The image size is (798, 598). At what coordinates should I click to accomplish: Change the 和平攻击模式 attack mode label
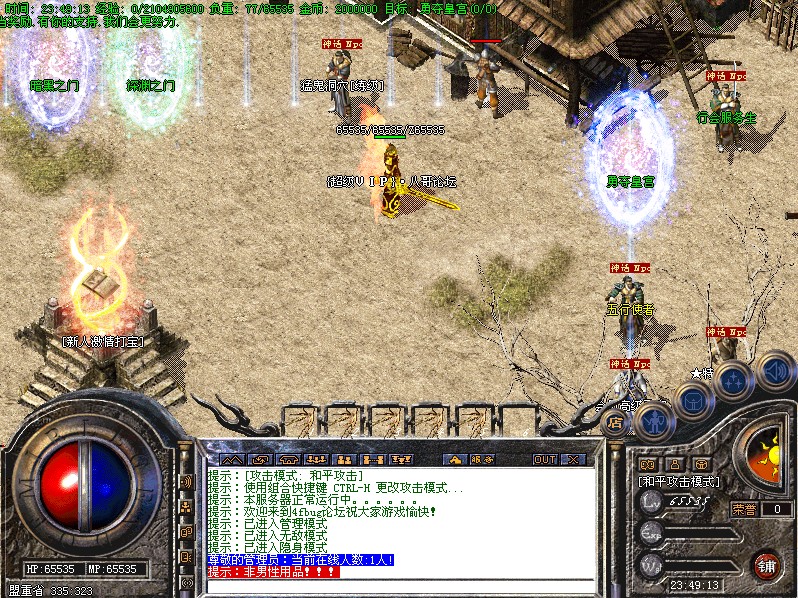pos(679,481)
